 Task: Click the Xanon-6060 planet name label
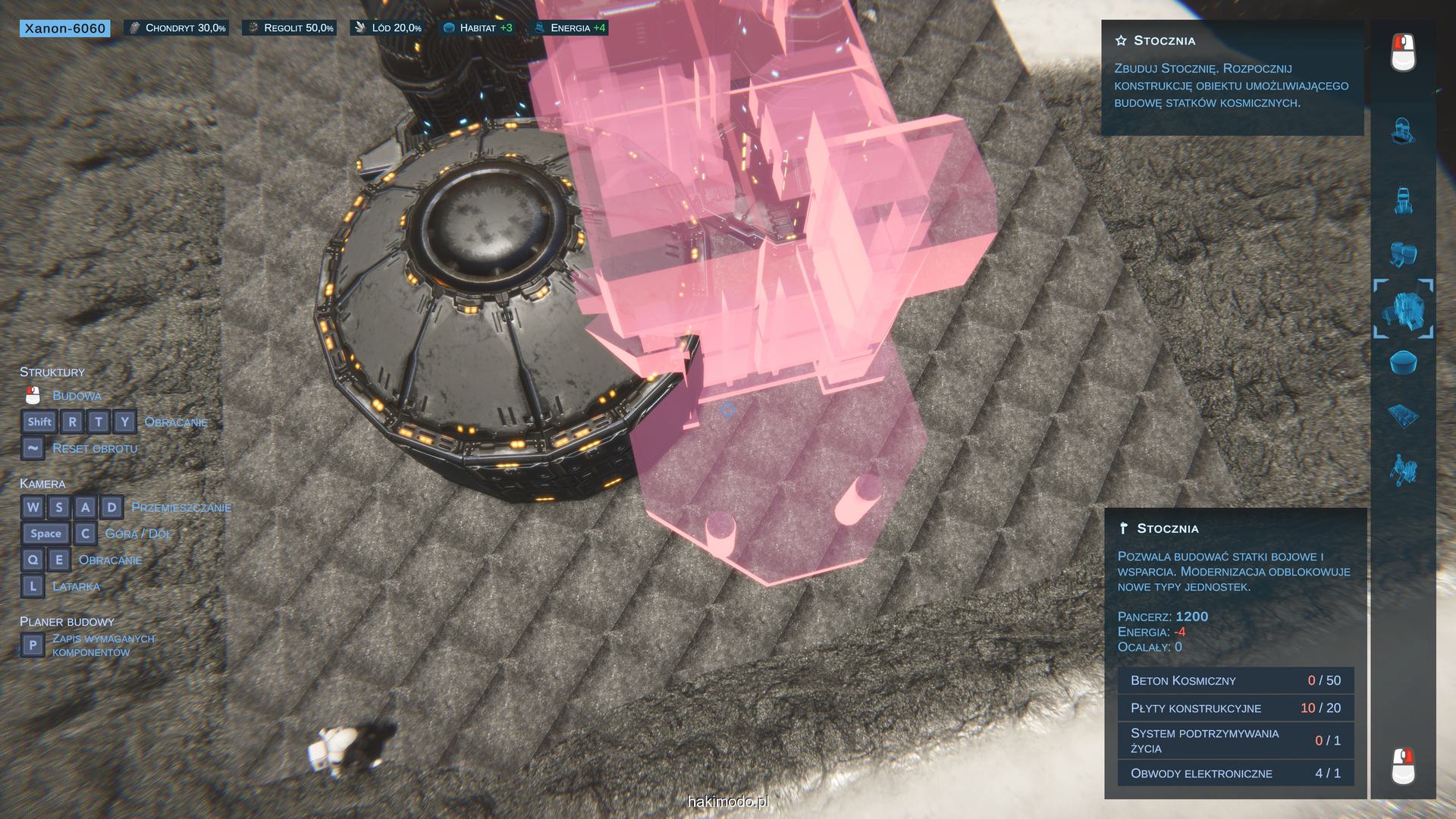click(x=64, y=29)
